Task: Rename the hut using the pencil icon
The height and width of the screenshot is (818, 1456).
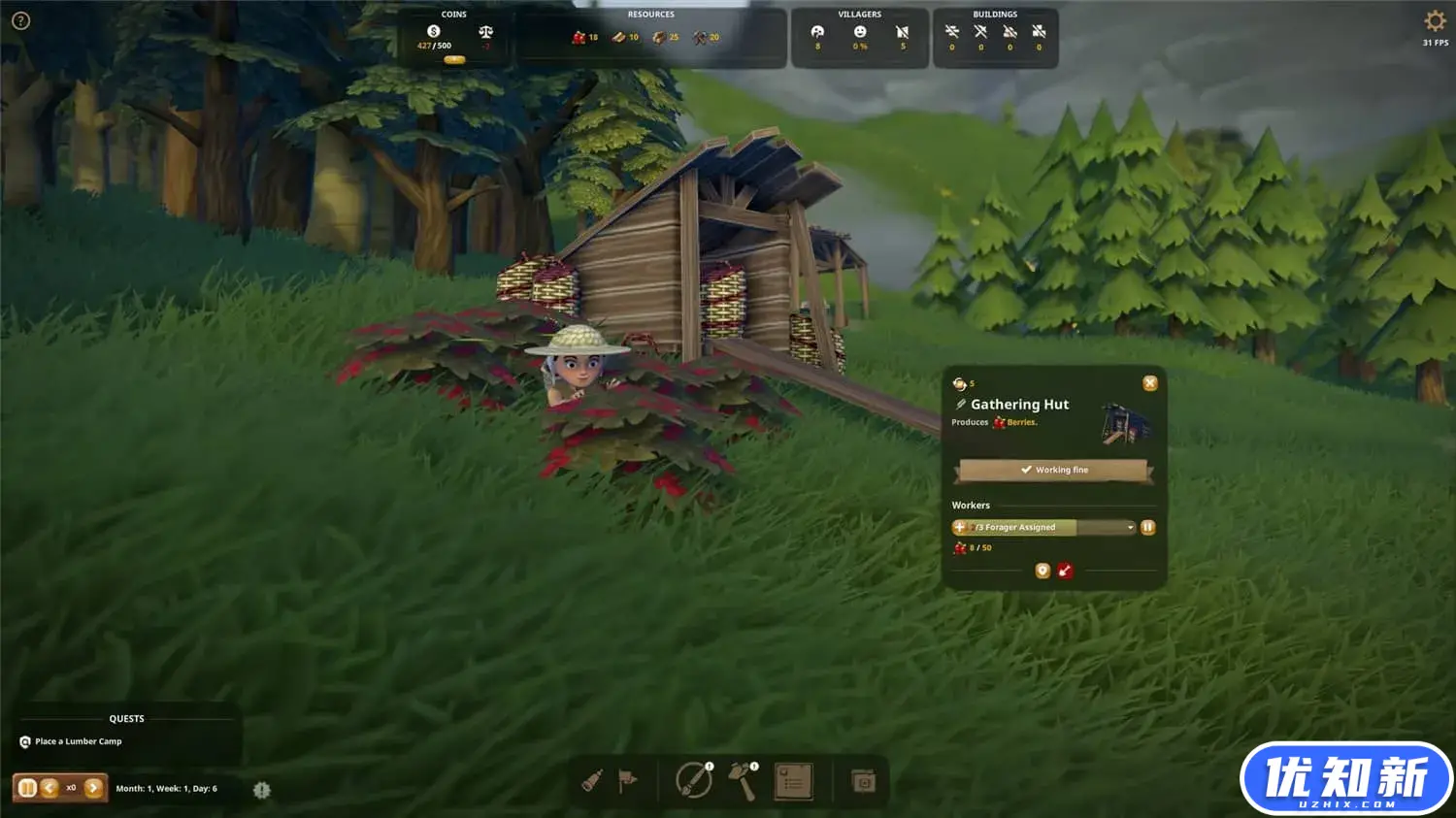Action: click(x=961, y=405)
